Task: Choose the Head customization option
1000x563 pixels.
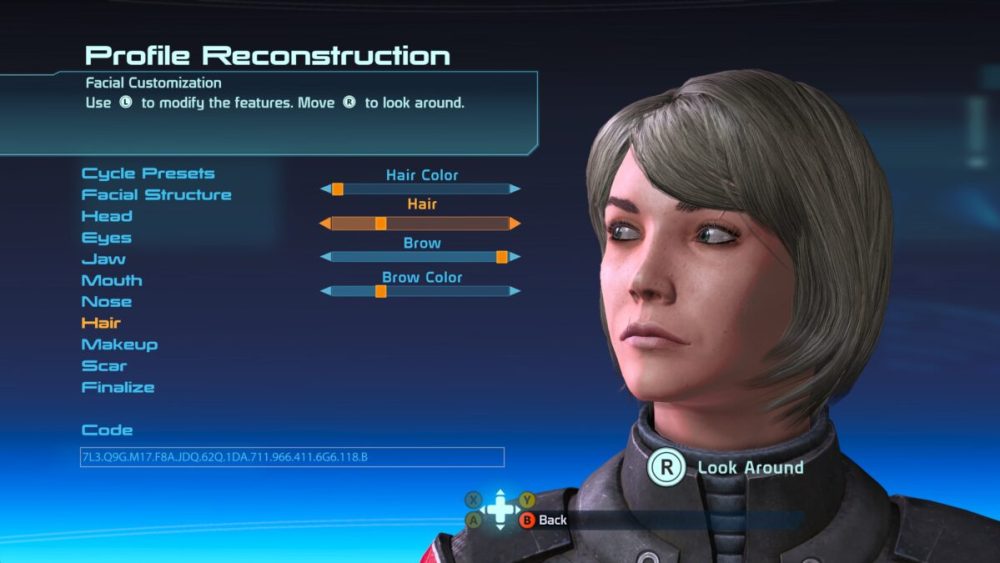Action: (107, 216)
